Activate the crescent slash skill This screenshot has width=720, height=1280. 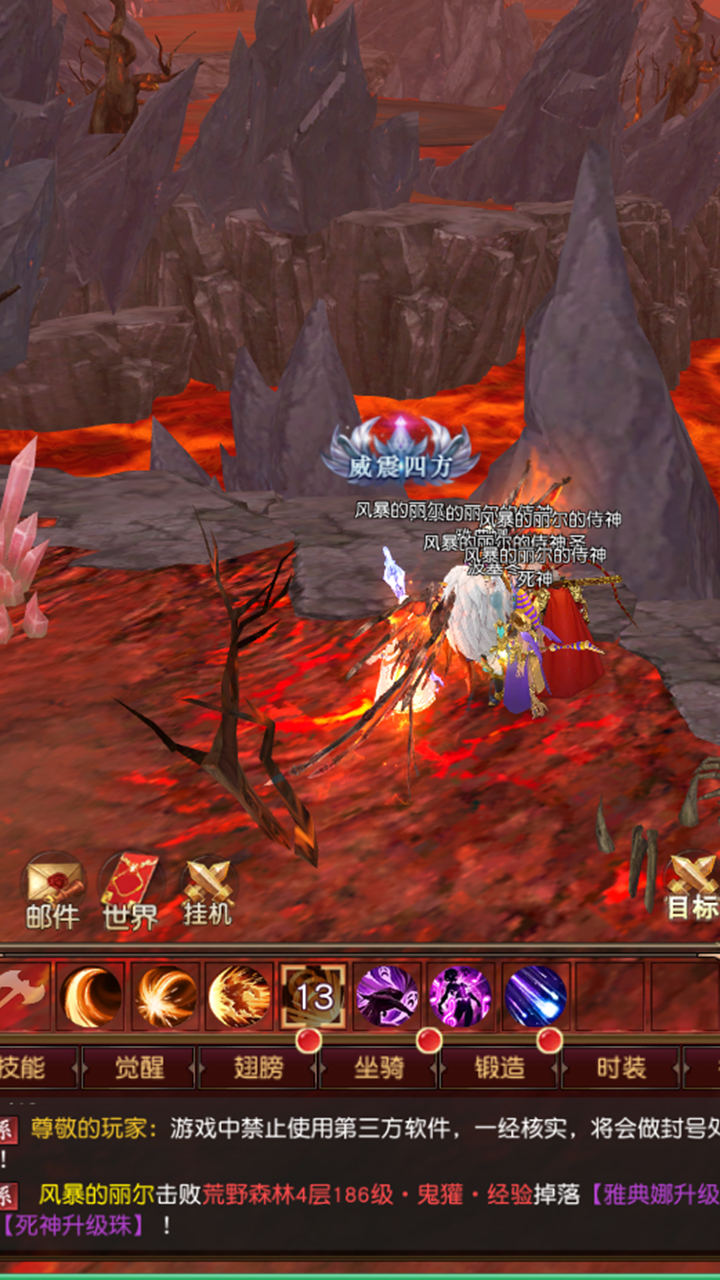click(91, 996)
